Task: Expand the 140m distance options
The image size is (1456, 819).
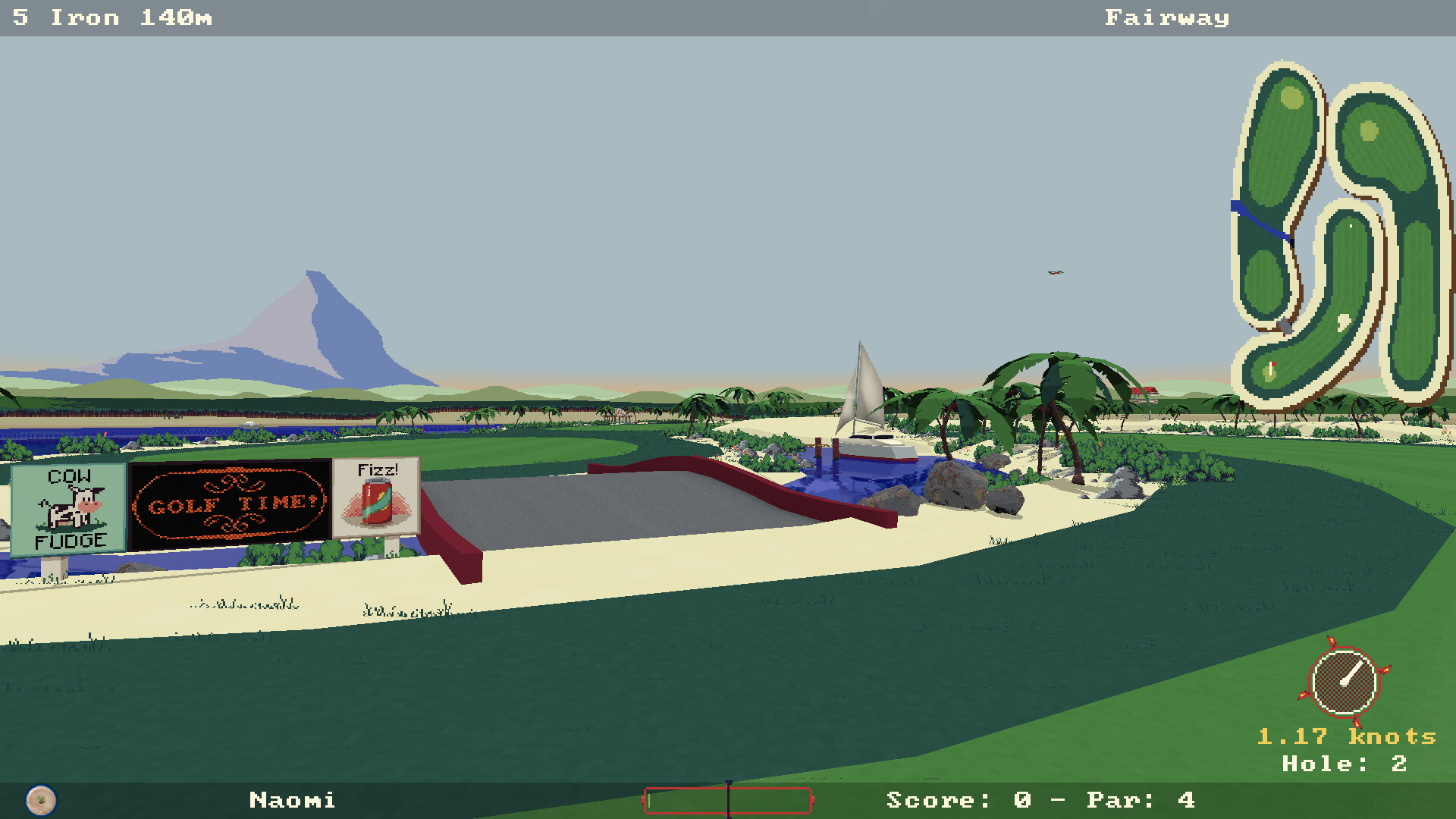Action: (171, 17)
